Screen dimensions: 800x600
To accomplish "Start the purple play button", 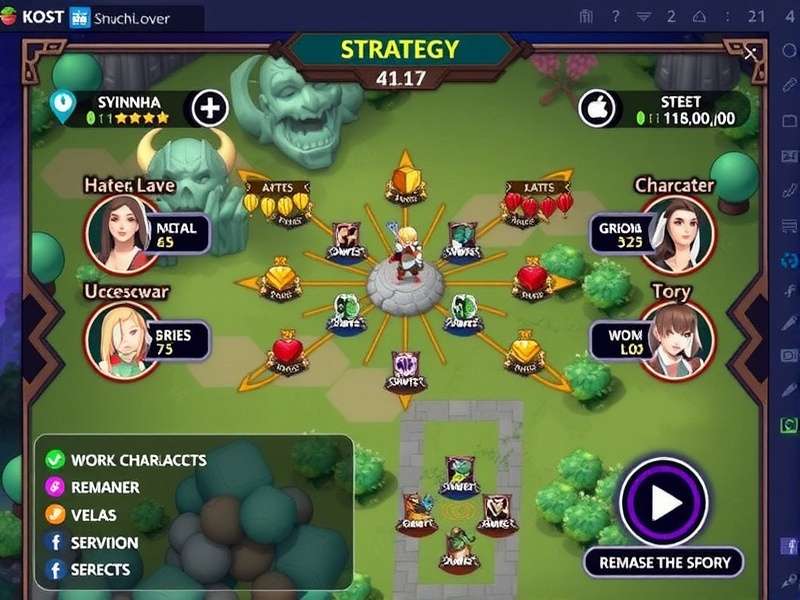I will tap(663, 502).
